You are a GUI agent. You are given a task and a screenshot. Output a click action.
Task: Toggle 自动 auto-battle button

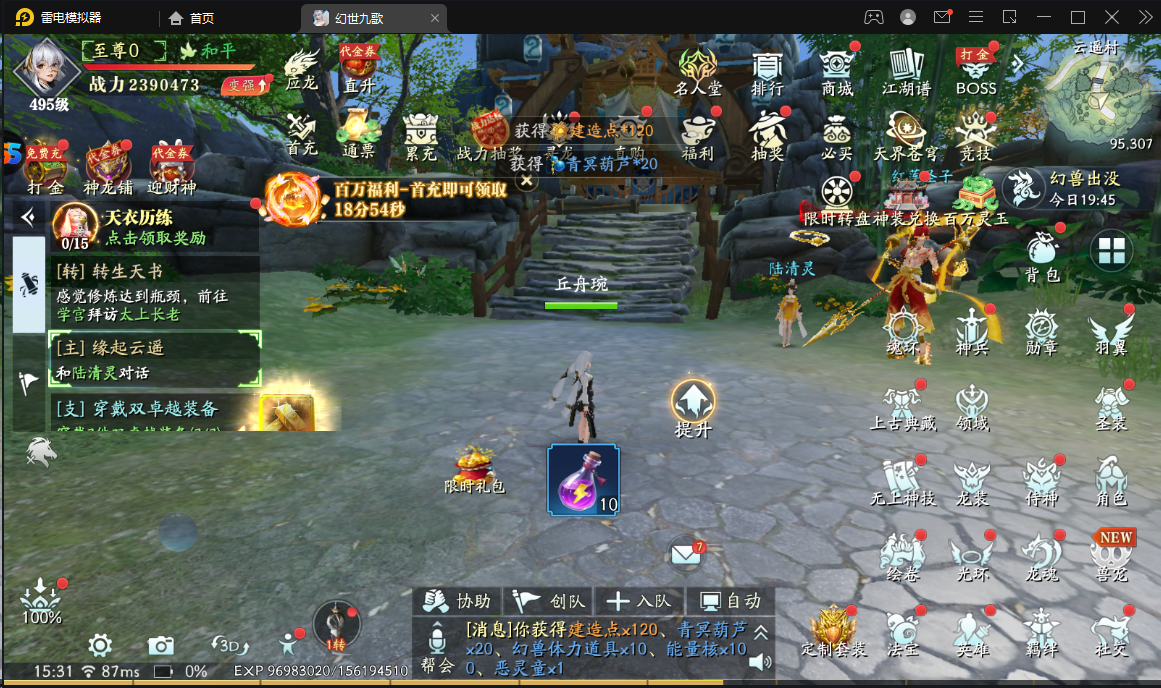tap(731, 601)
